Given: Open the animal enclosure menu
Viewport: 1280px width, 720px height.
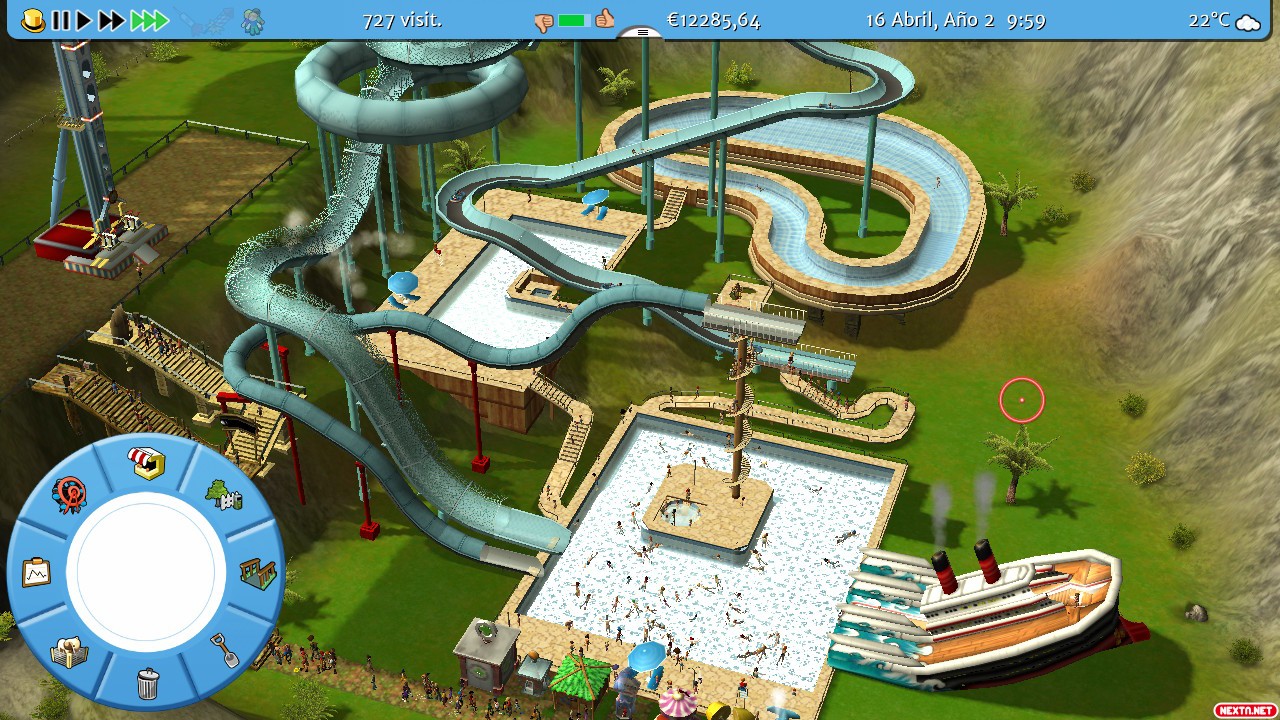Looking at the screenshot, I should 69,652.
